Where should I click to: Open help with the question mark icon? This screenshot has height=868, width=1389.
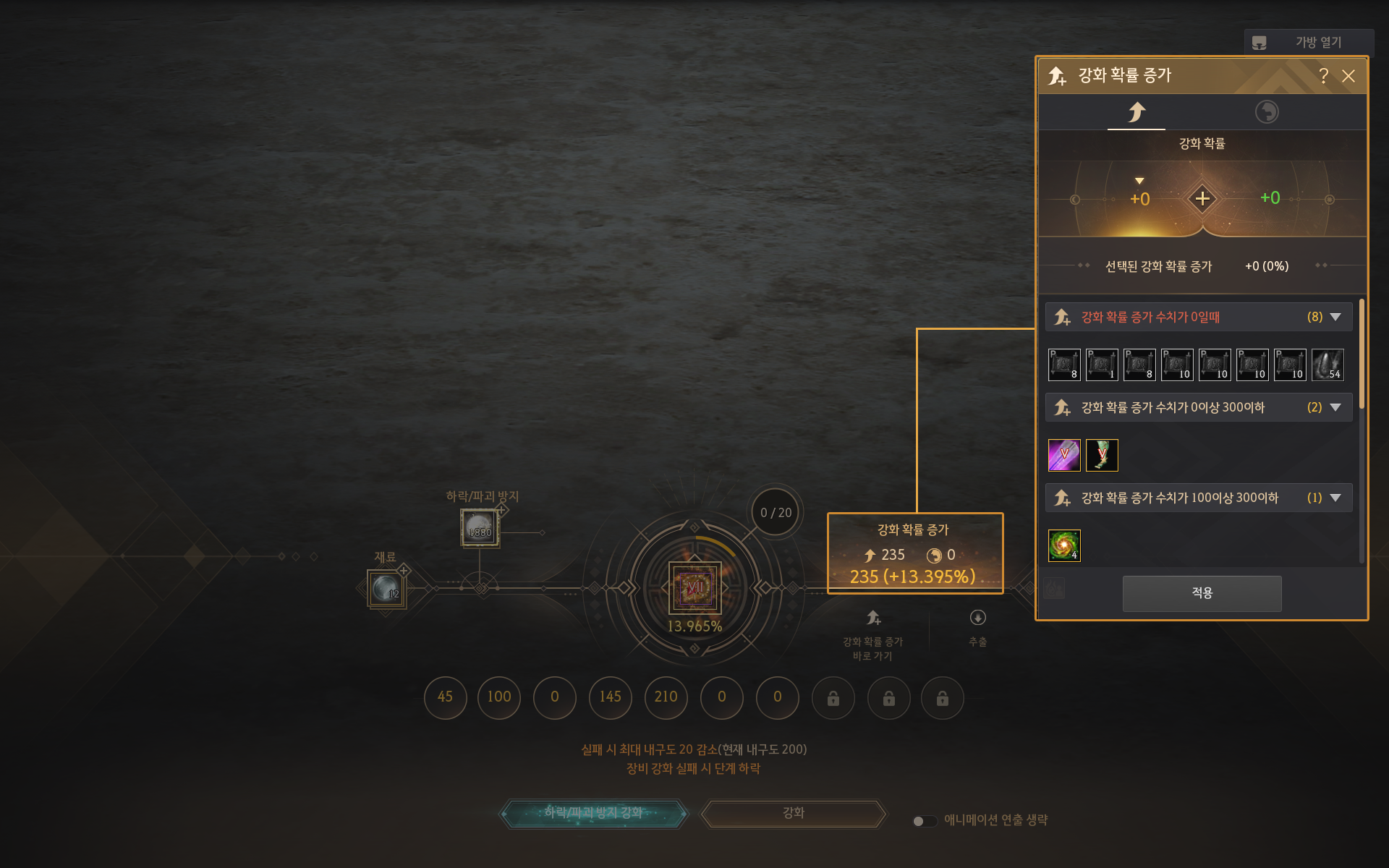[x=1323, y=76]
